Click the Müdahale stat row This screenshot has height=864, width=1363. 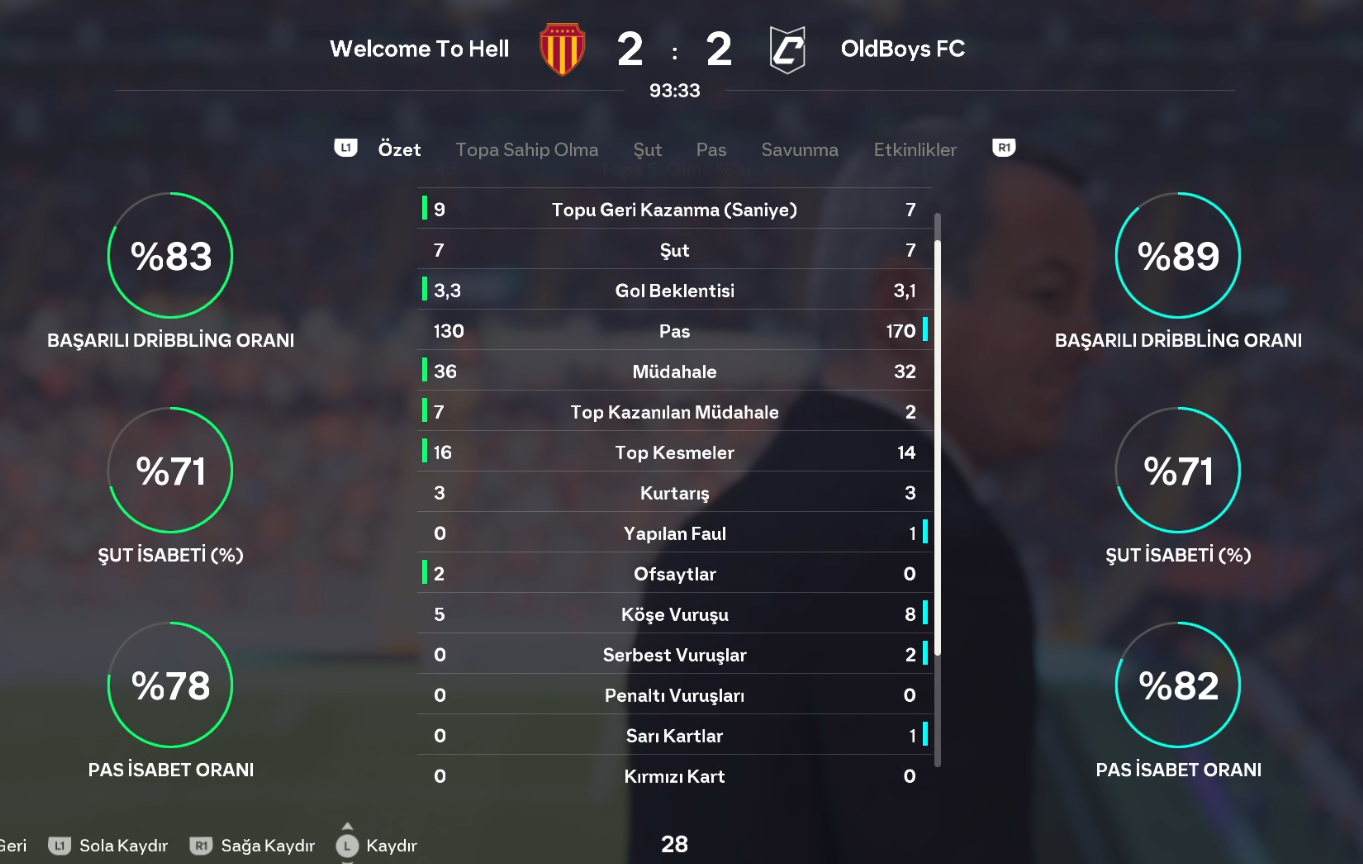click(x=675, y=372)
